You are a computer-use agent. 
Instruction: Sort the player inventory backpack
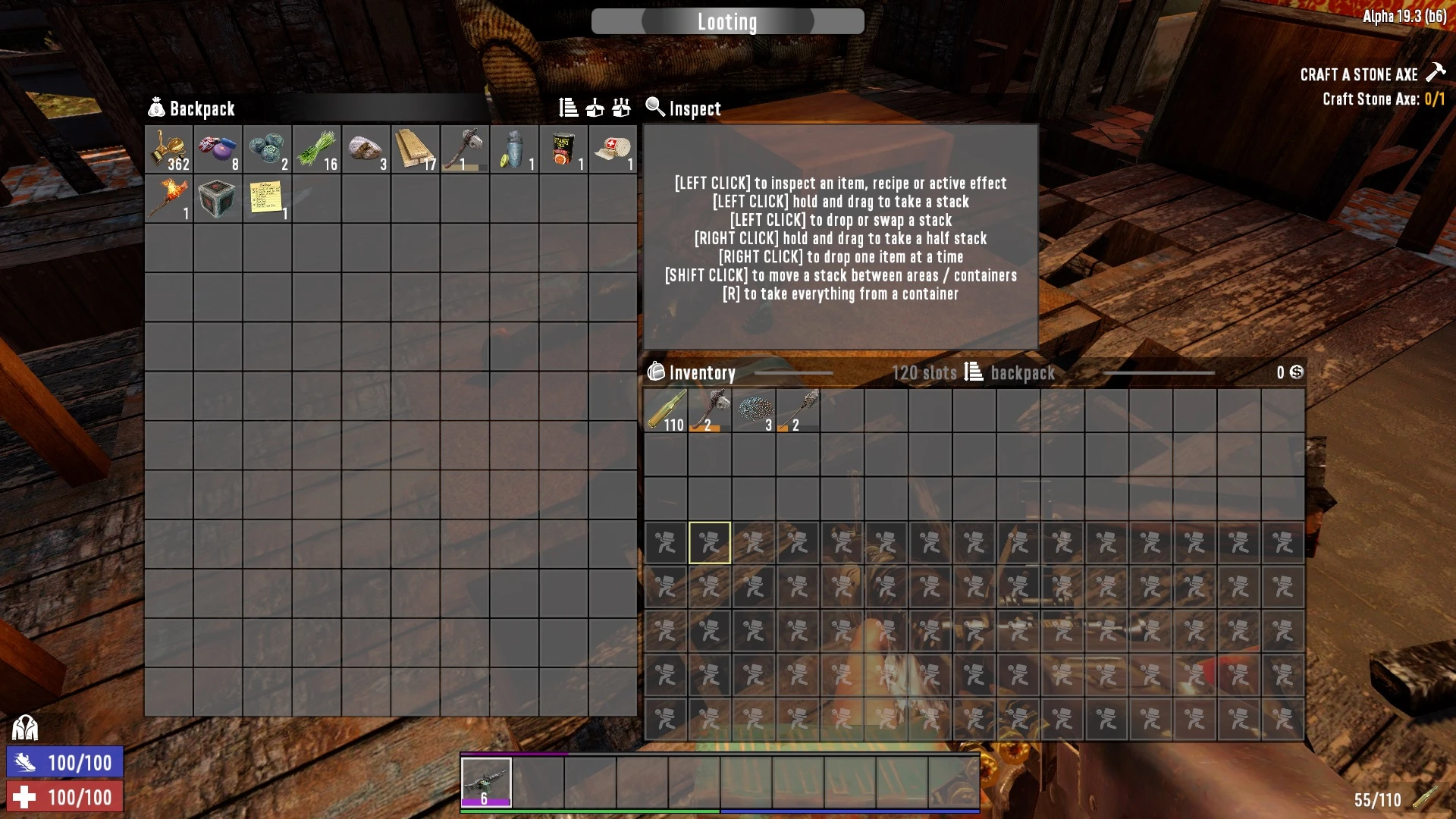click(974, 372)
